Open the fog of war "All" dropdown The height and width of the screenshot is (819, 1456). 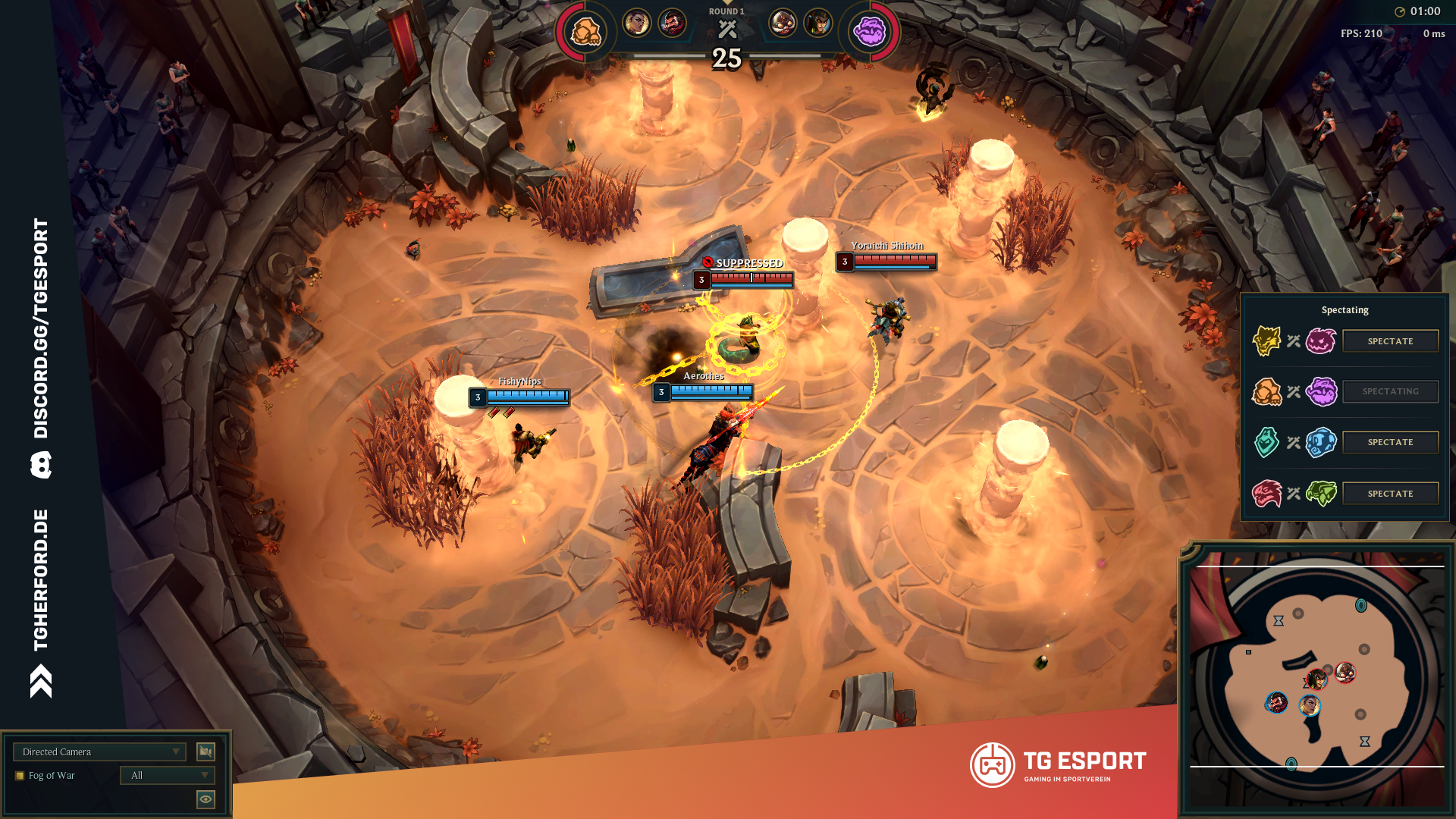tap(168, 775)
